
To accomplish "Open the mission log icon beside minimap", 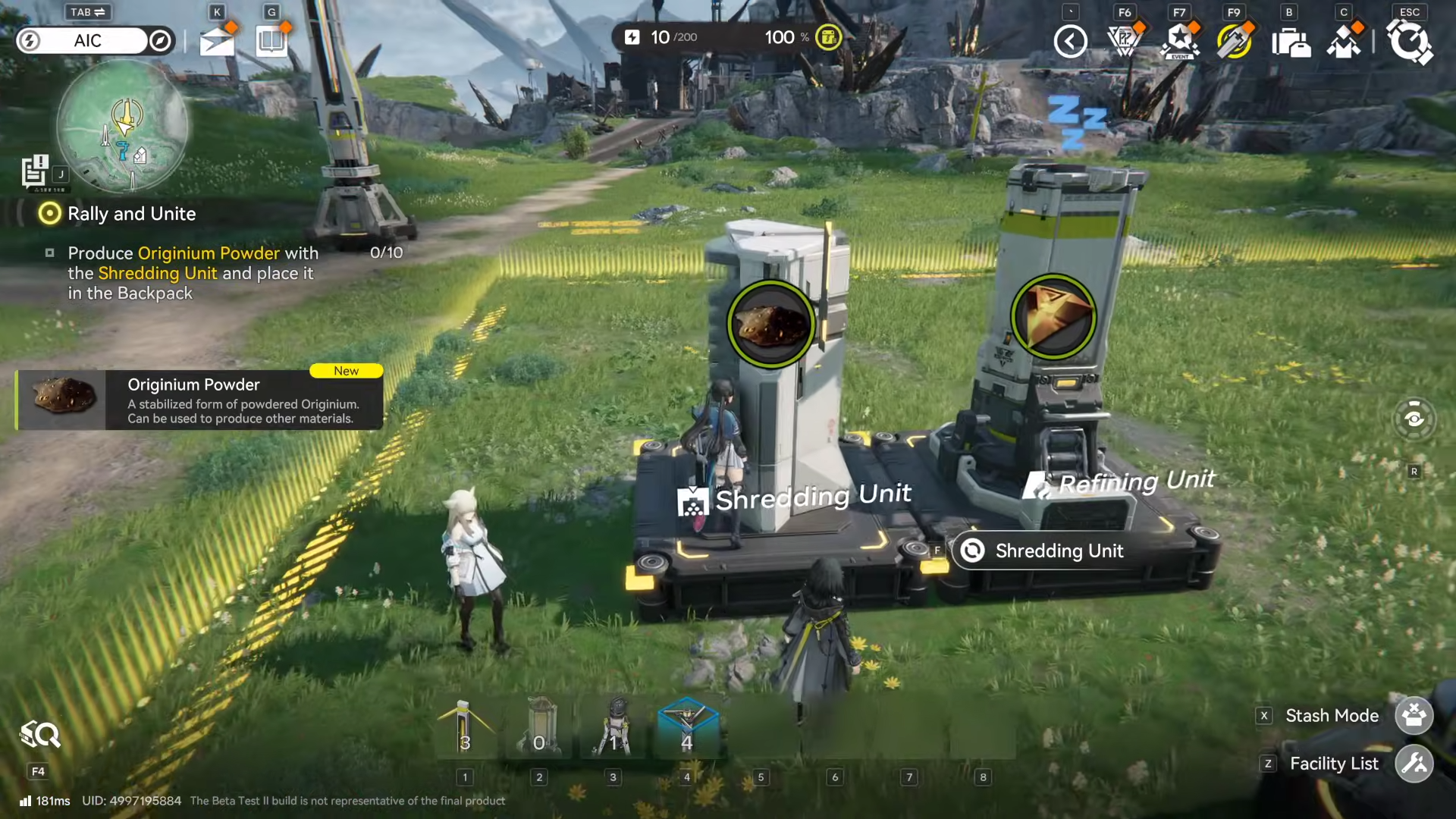I will (35, 171).
